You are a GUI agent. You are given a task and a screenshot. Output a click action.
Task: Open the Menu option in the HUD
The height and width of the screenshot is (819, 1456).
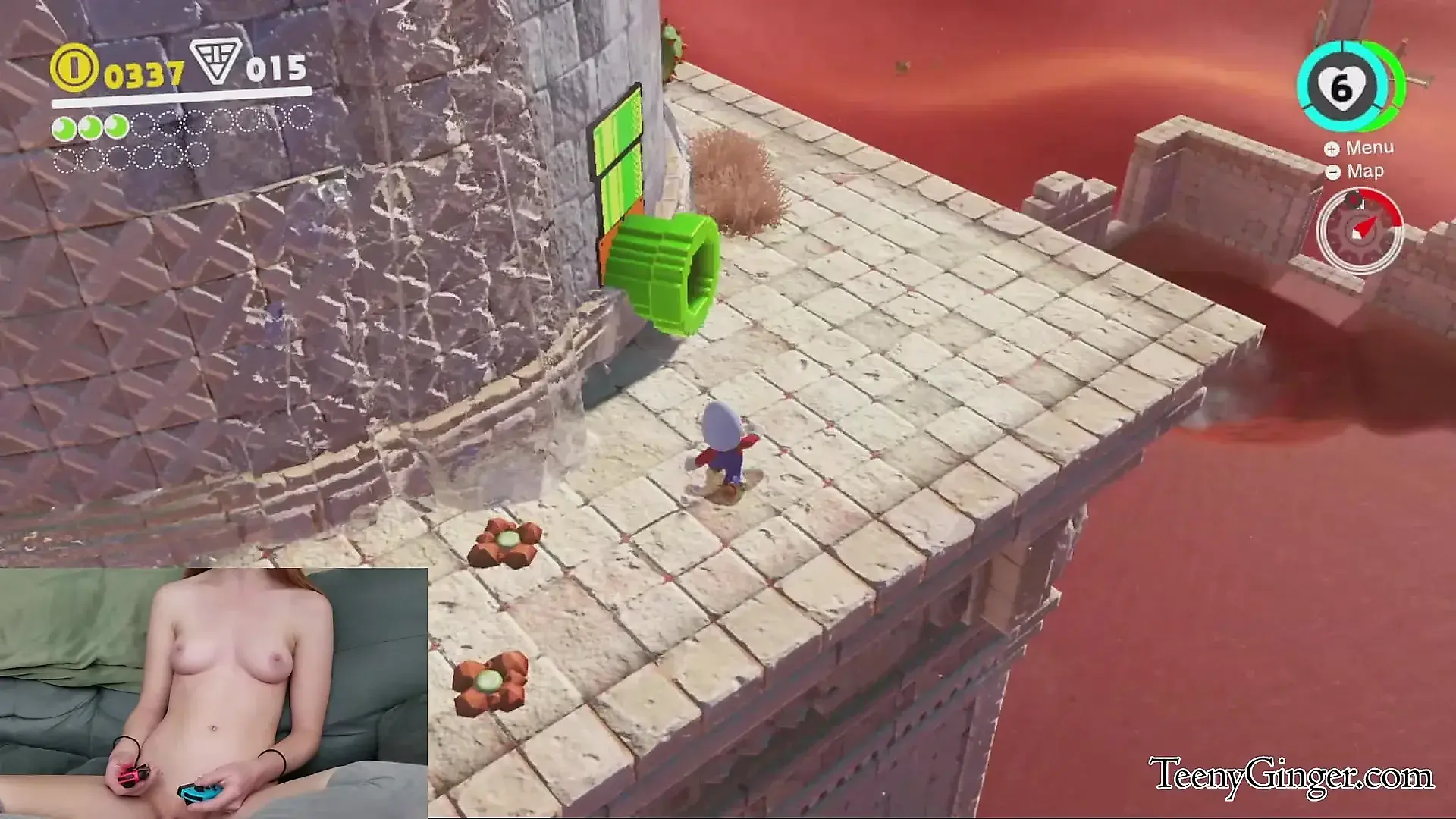pos(1361,148)
